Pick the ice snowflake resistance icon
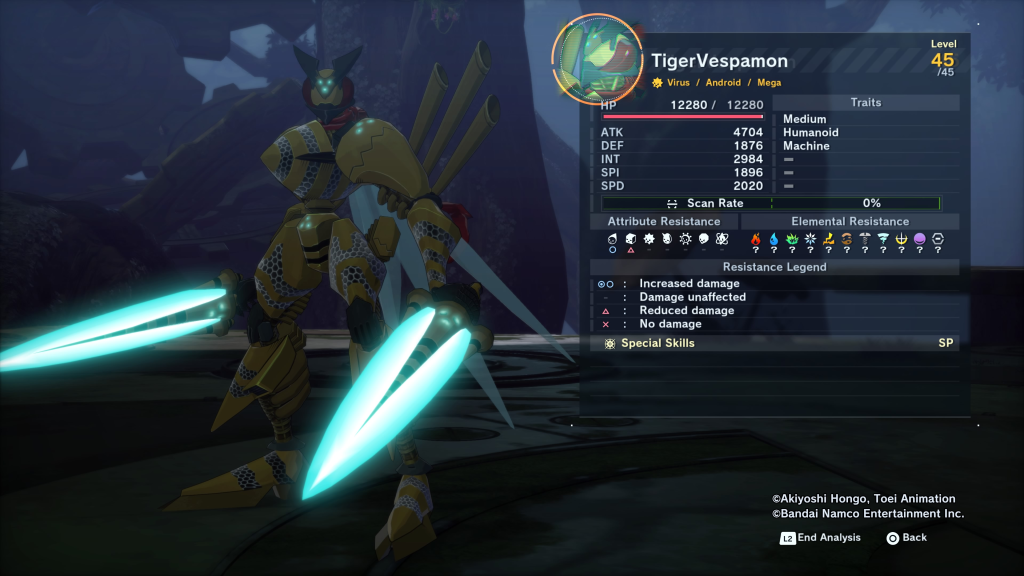The width and height of the screenshot is (1024, 576). (x=810, y=239)
